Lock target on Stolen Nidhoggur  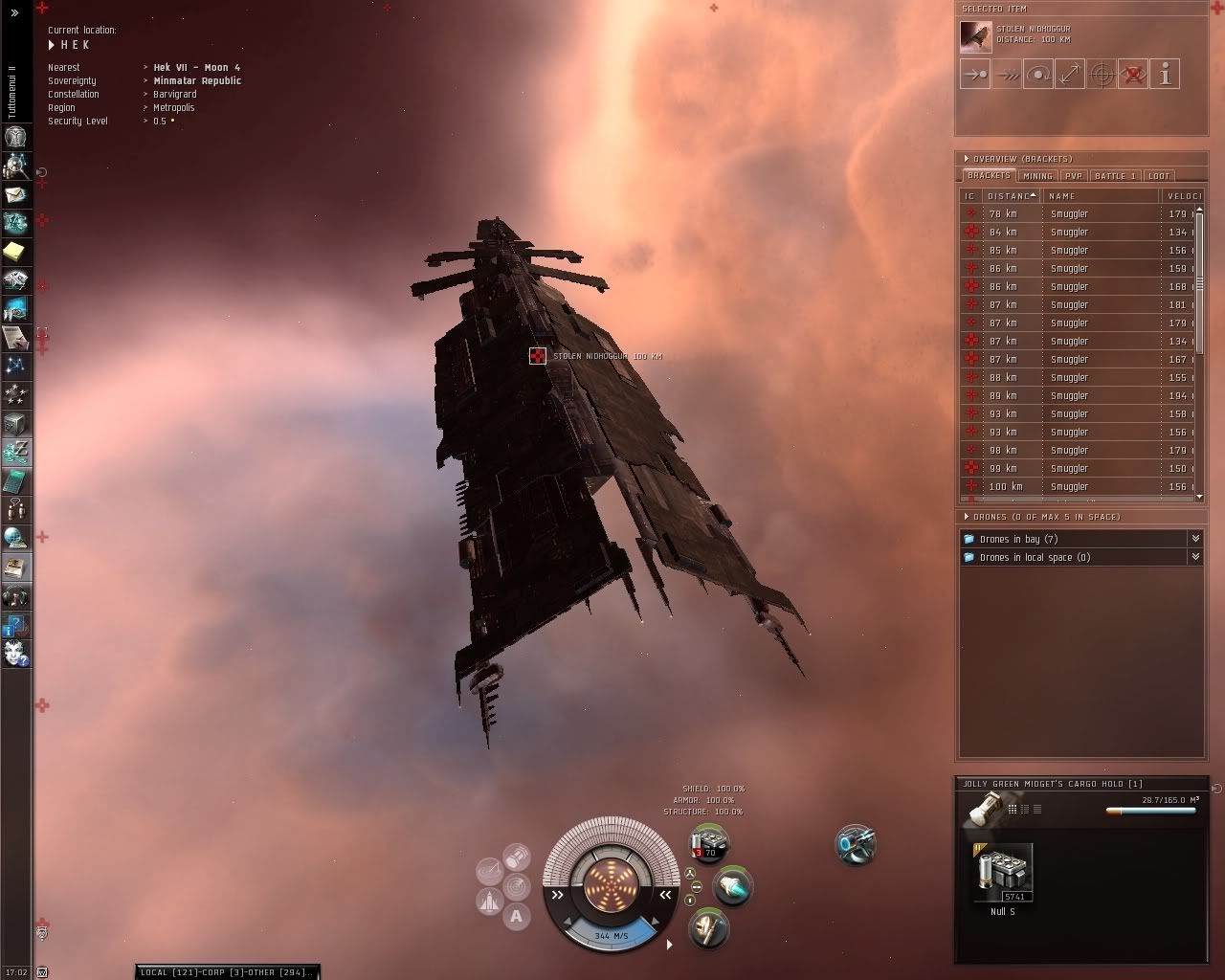tap(1102, 74)
